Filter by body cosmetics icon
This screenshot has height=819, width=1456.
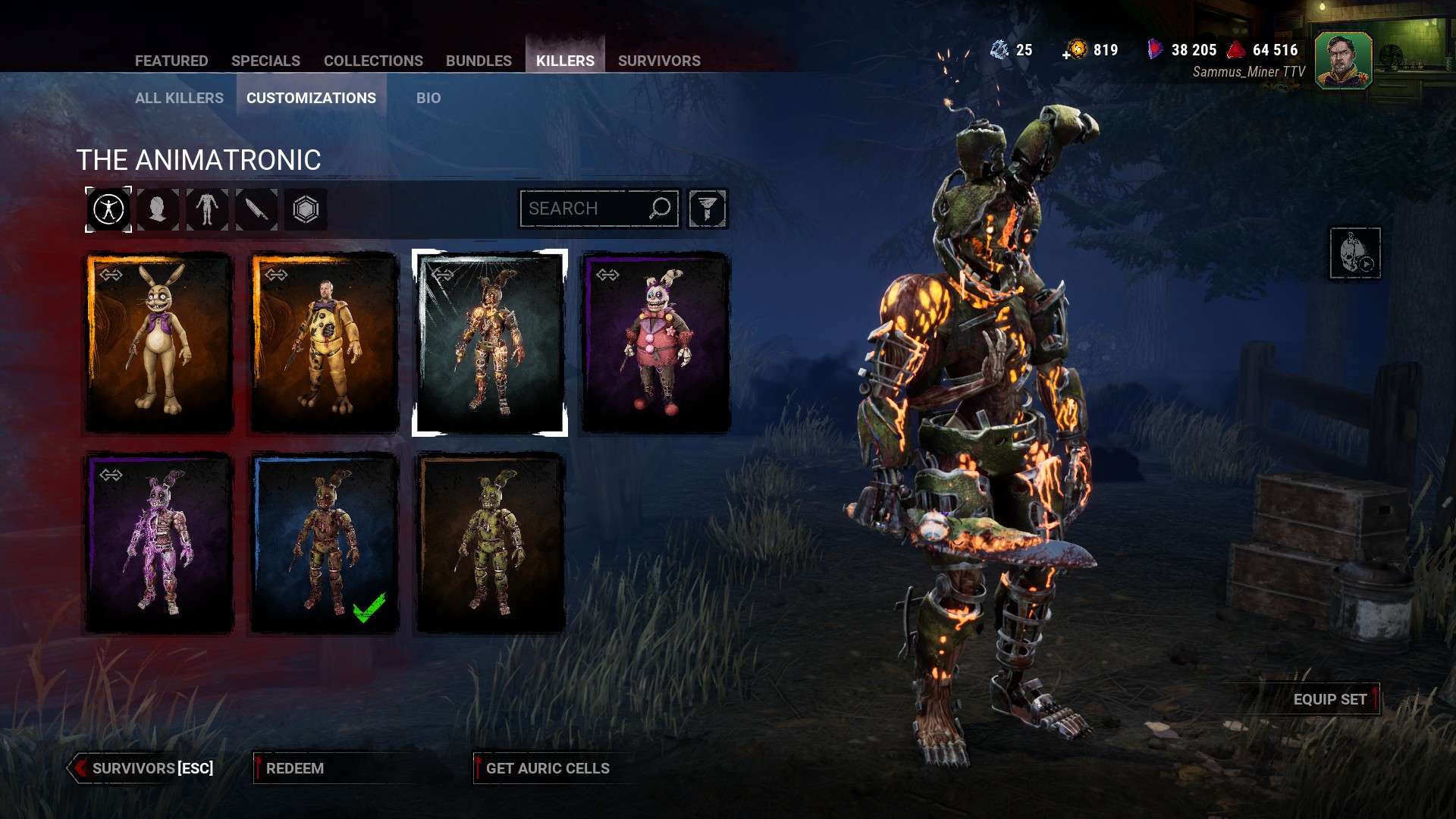tap(207, 209)
